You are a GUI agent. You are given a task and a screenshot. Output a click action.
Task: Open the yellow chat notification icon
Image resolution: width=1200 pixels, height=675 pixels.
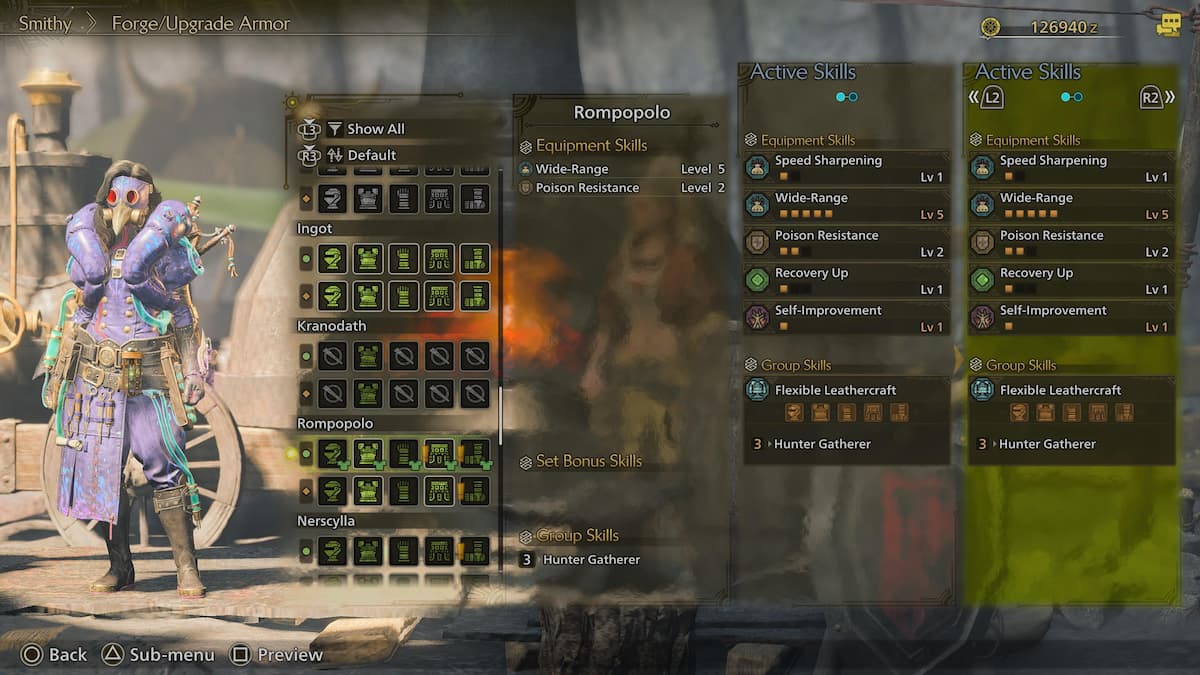1168,25
